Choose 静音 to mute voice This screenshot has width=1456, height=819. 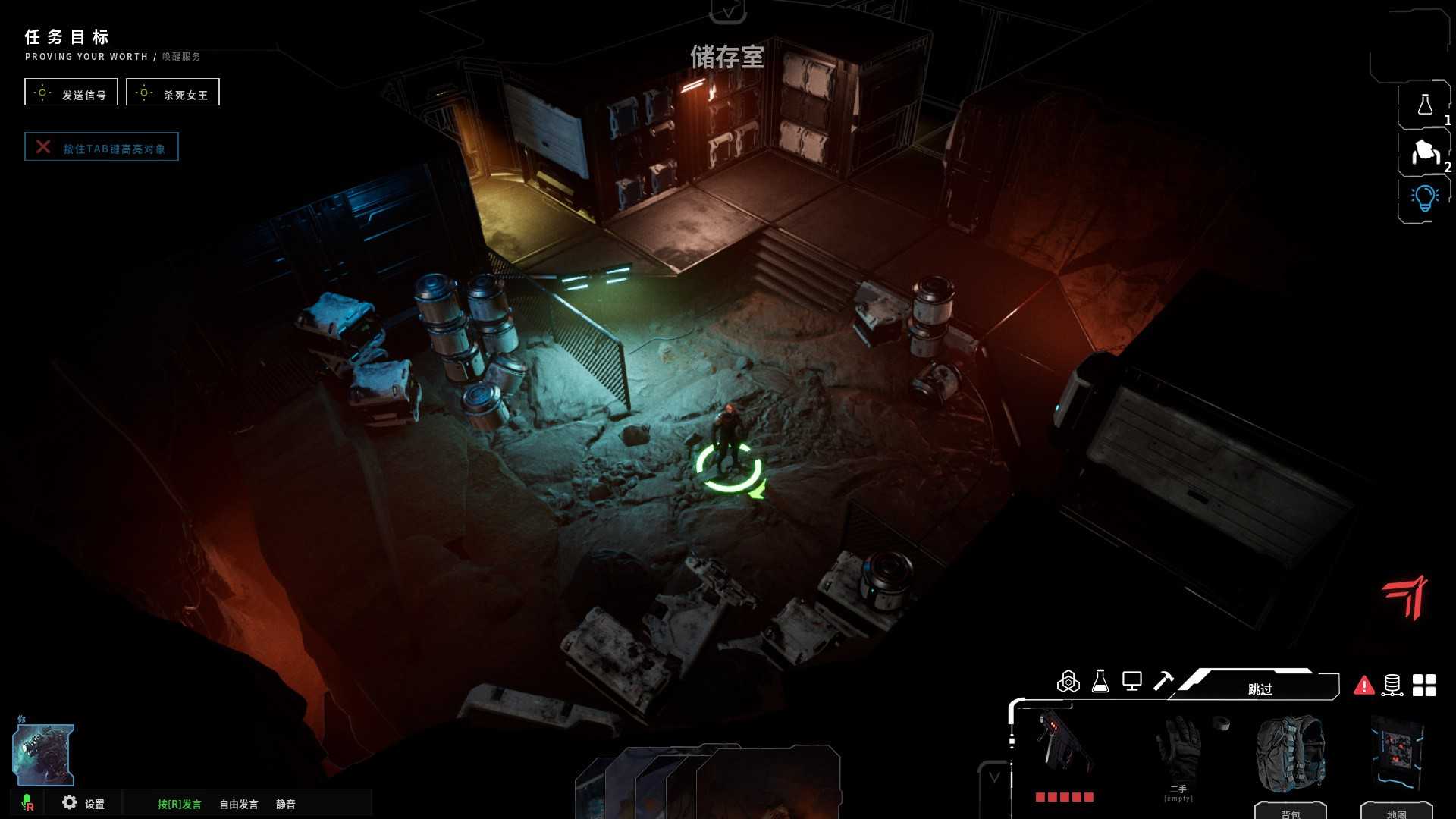point(286,804)
